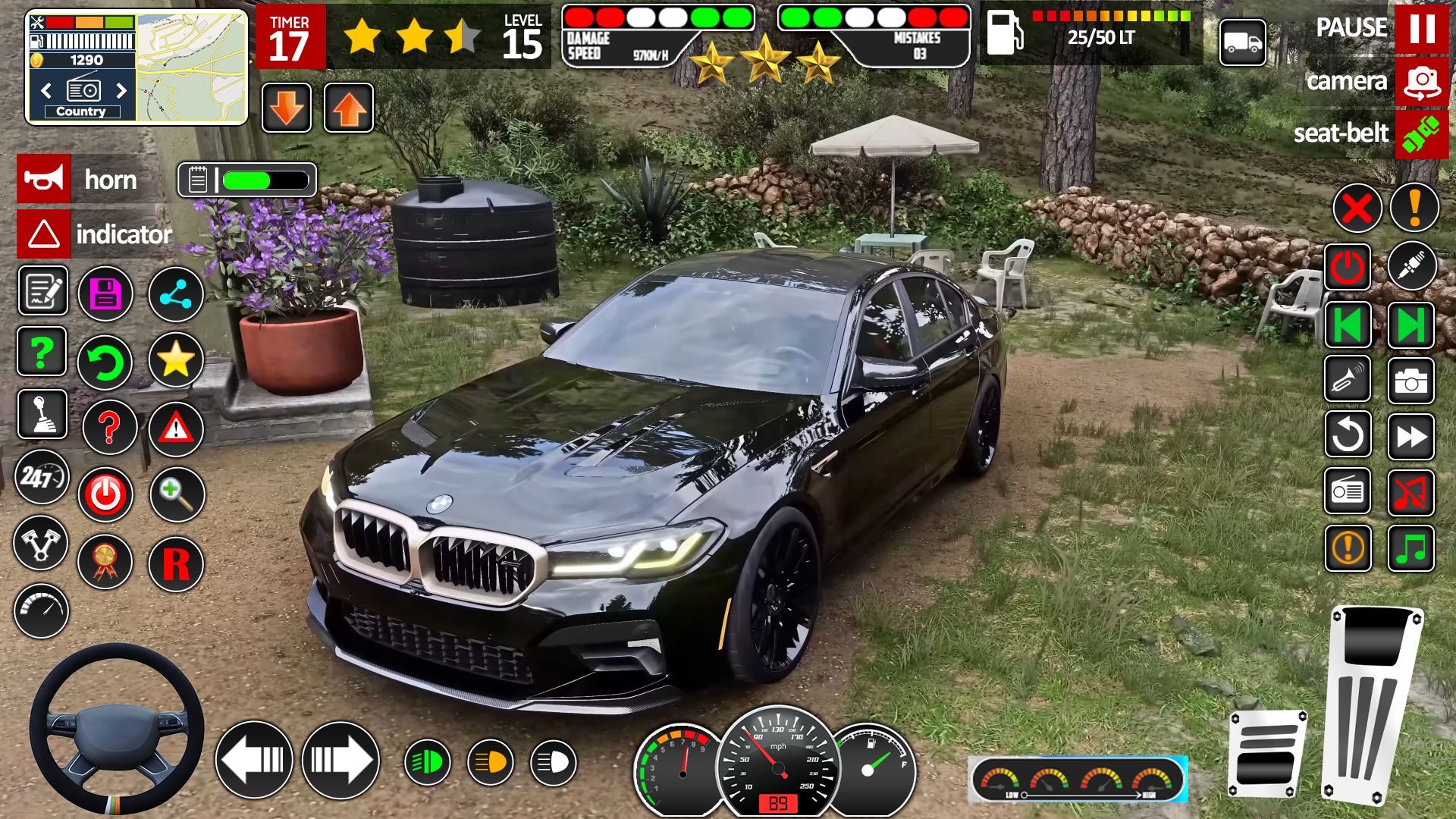Open the share icon
The width and height of the screenshot is (1456, 819).
pos(175,293)
